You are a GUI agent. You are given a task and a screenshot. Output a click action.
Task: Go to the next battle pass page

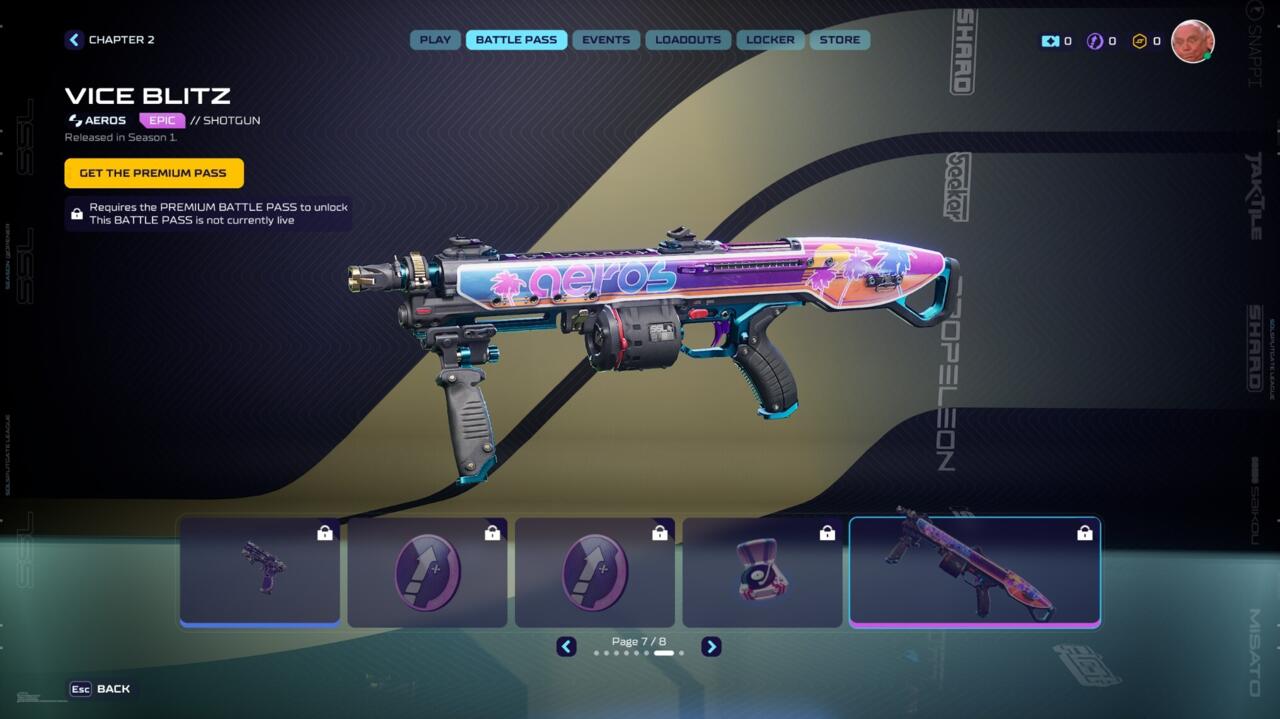point(711,647)
